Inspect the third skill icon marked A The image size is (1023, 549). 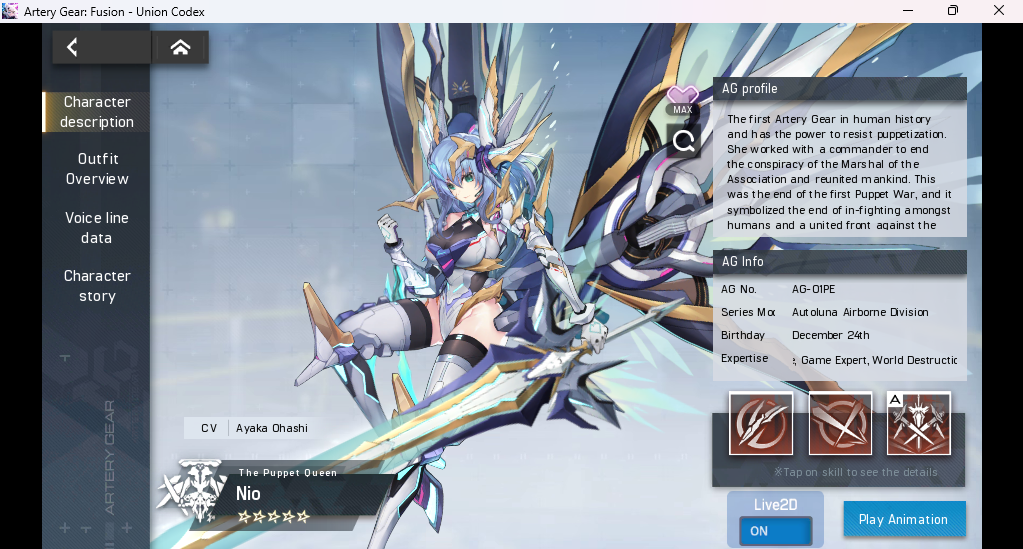click(918, 424)
